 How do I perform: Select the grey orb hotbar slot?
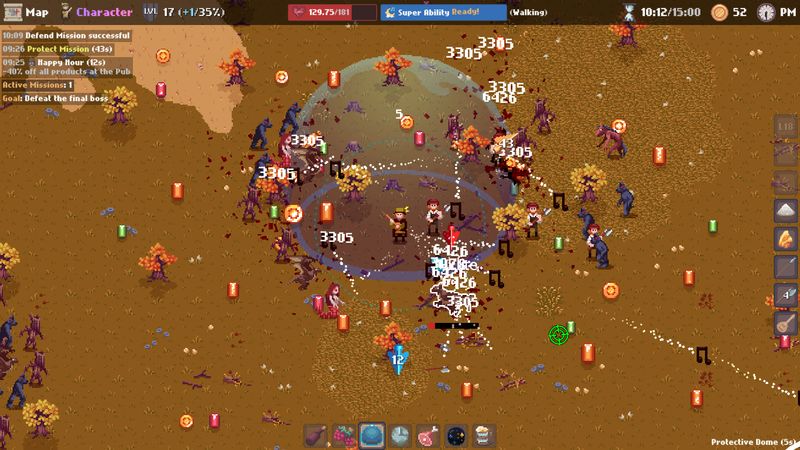coord(400,435)
